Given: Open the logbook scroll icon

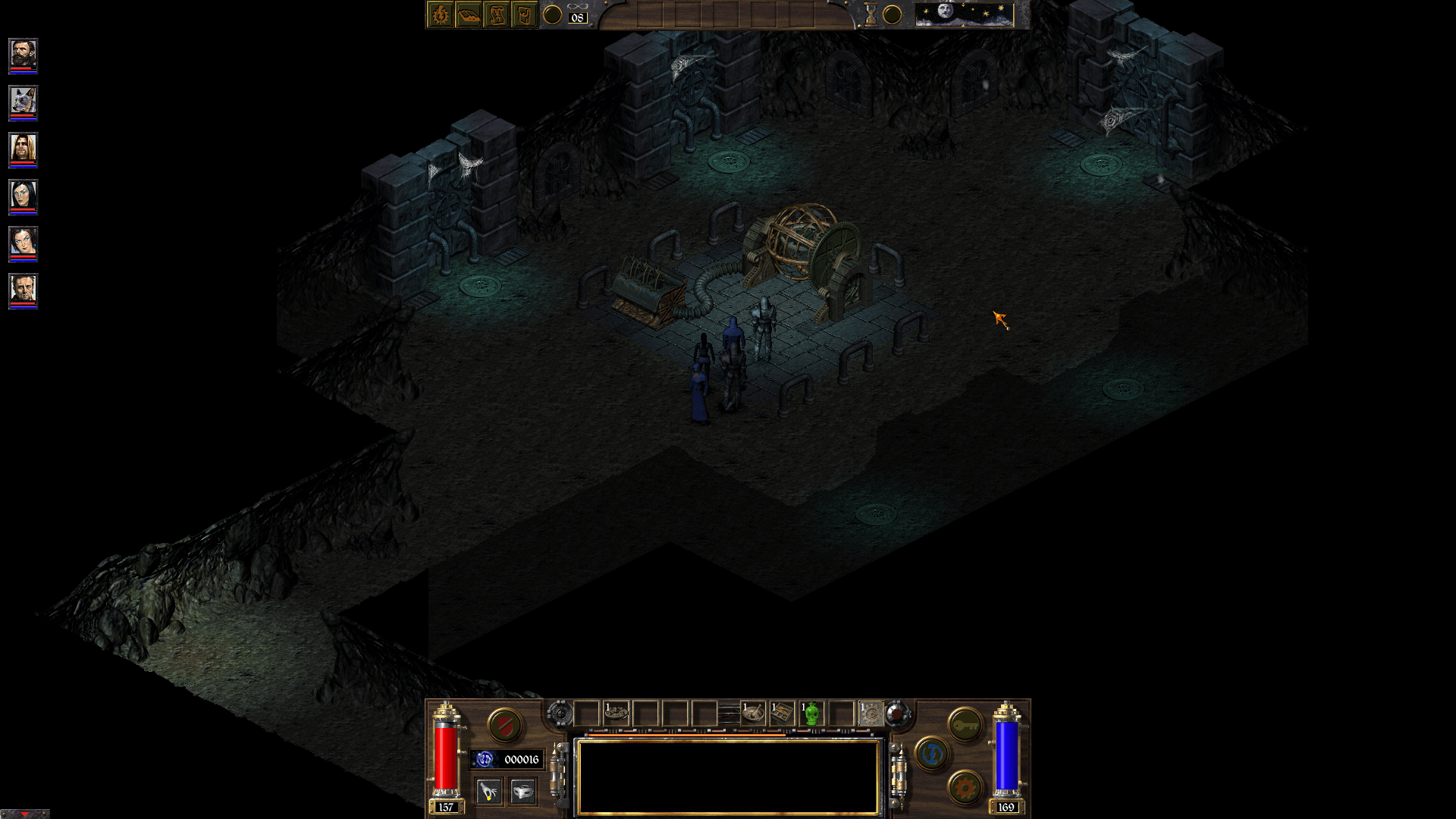Looking at the screenshot, I should point(497,14).
